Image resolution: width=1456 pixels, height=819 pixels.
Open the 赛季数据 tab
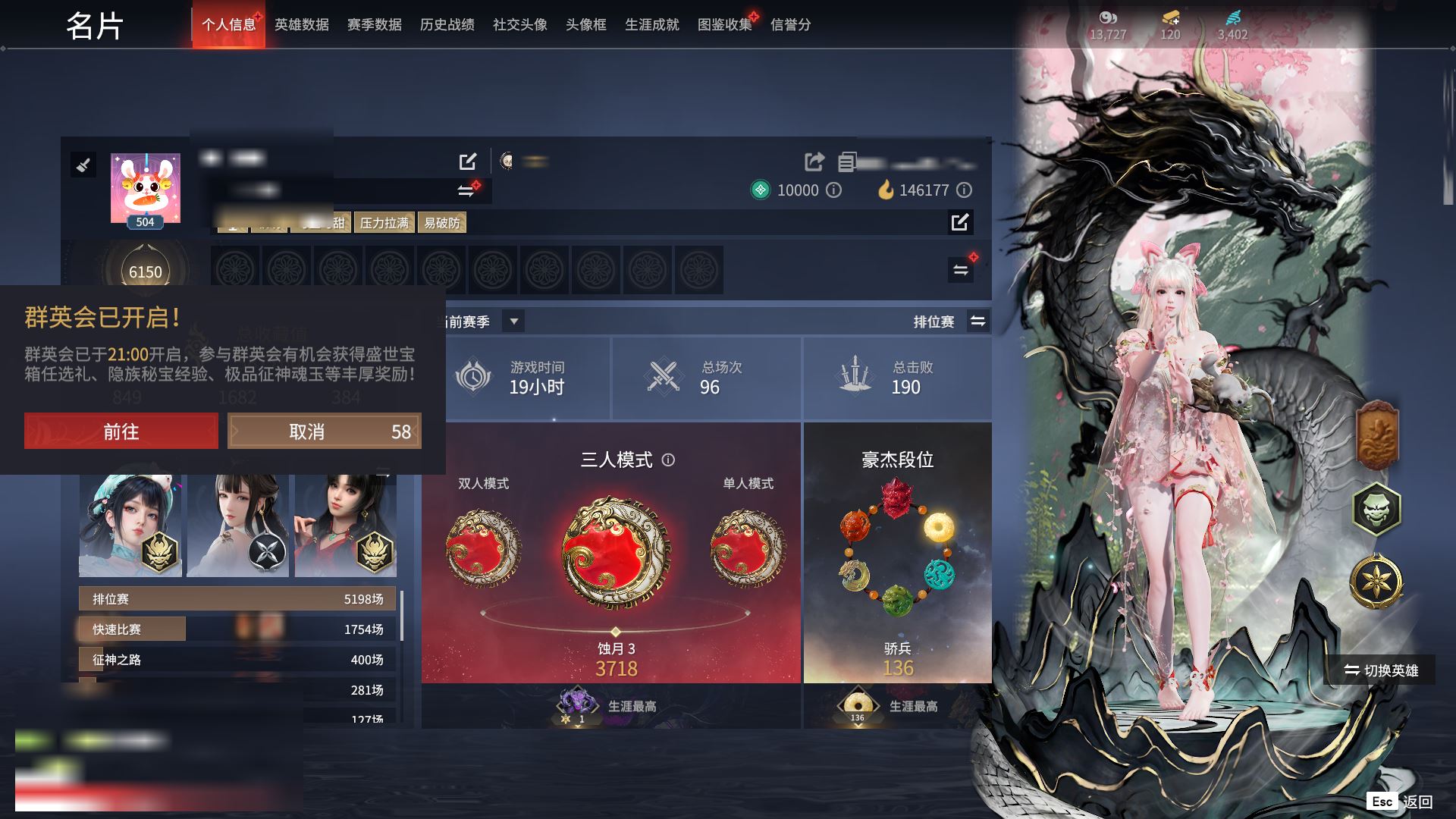click(374, 25)
